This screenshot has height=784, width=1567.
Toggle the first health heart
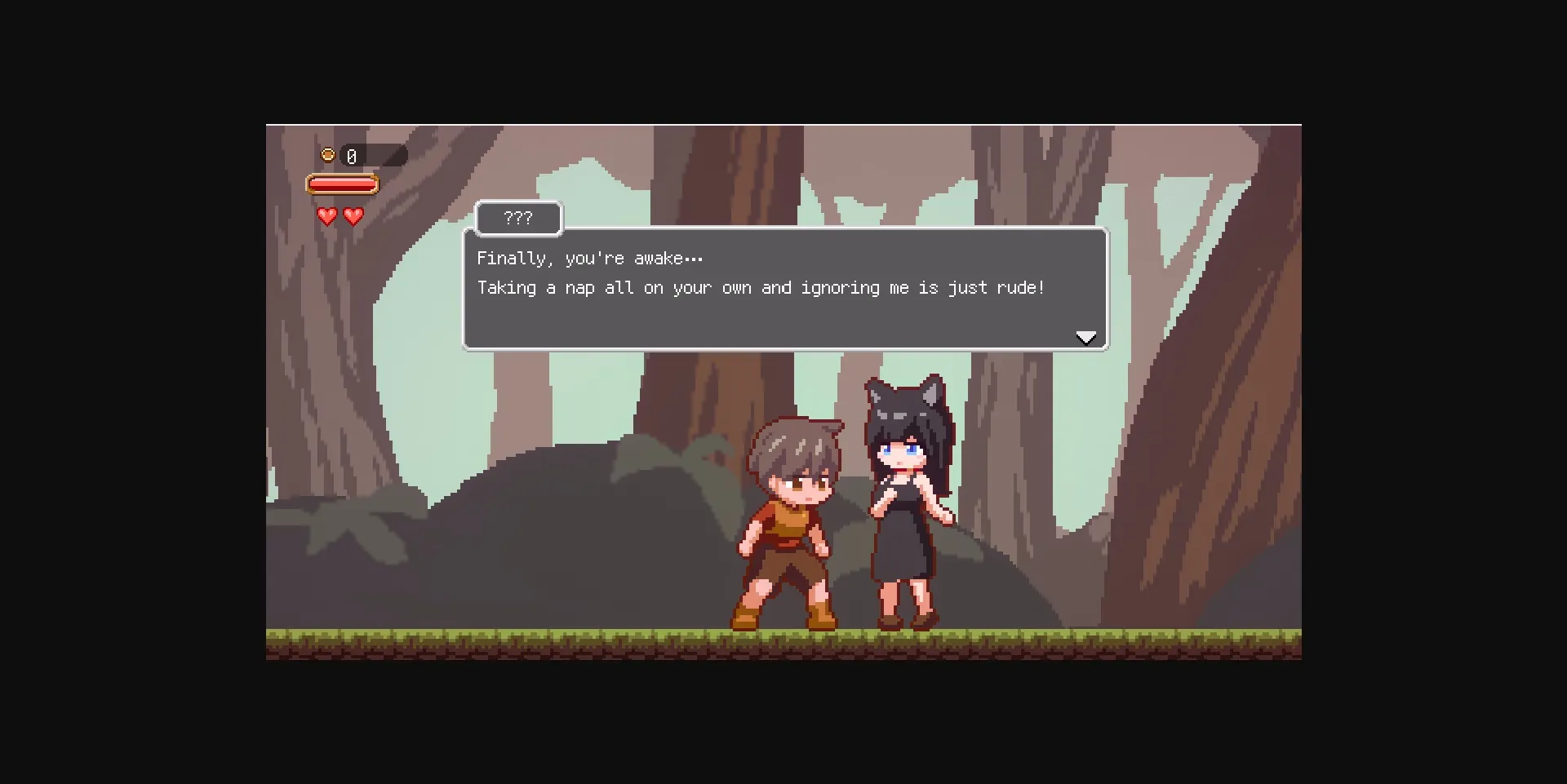[x=326, y=216]
